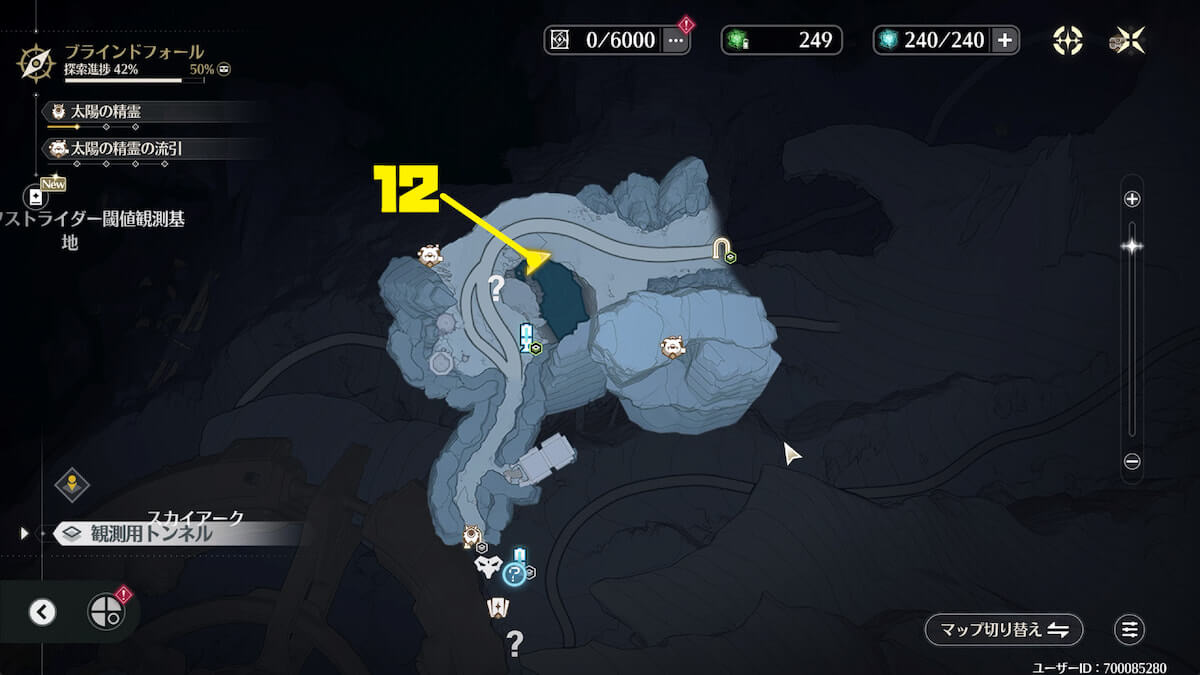Screen dimensions: 1200x675
Task: Click the yellow pin diamond icon
Action: click(x=72, y=485)
